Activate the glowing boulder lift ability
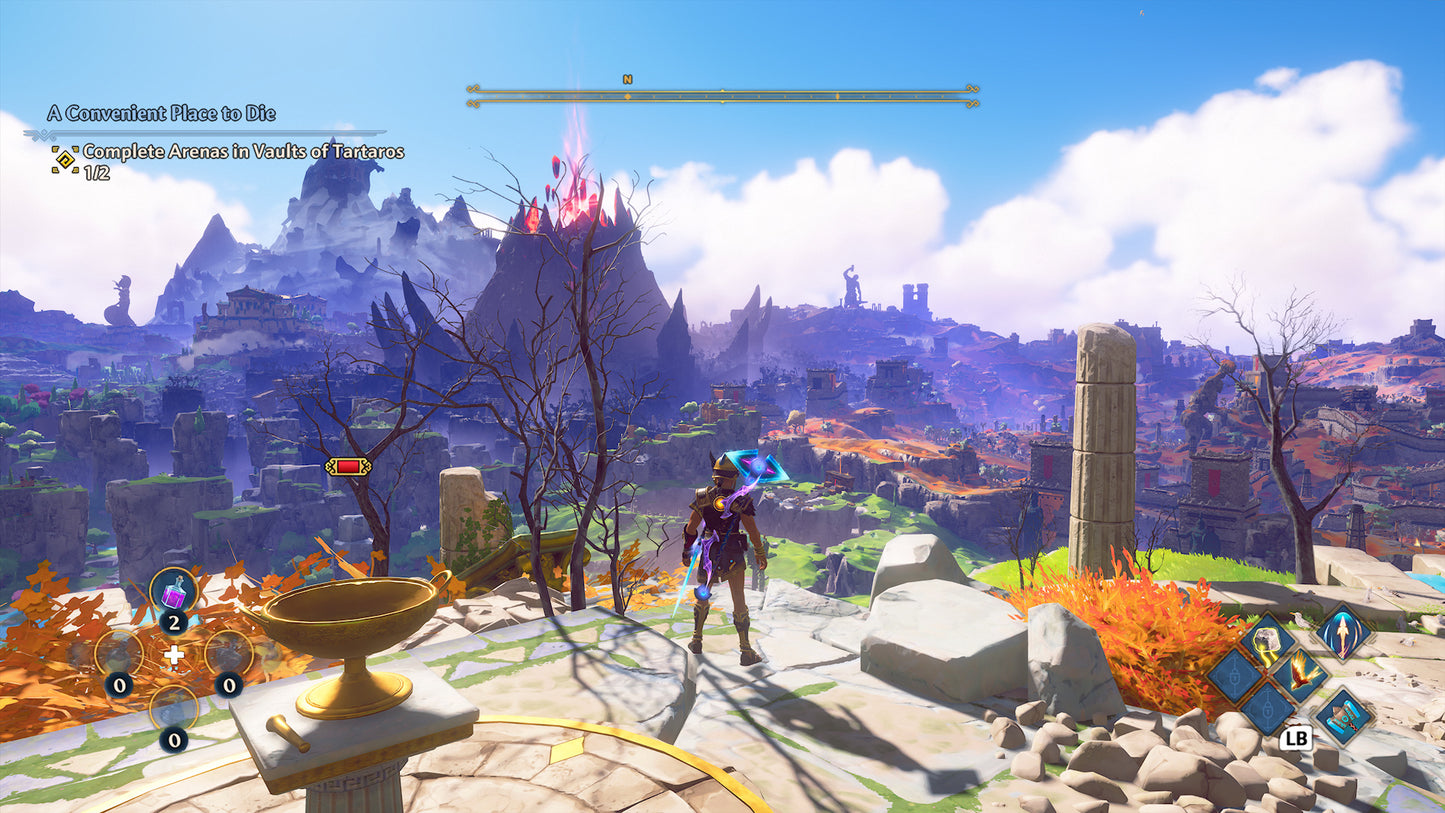 pos(1267,640)
